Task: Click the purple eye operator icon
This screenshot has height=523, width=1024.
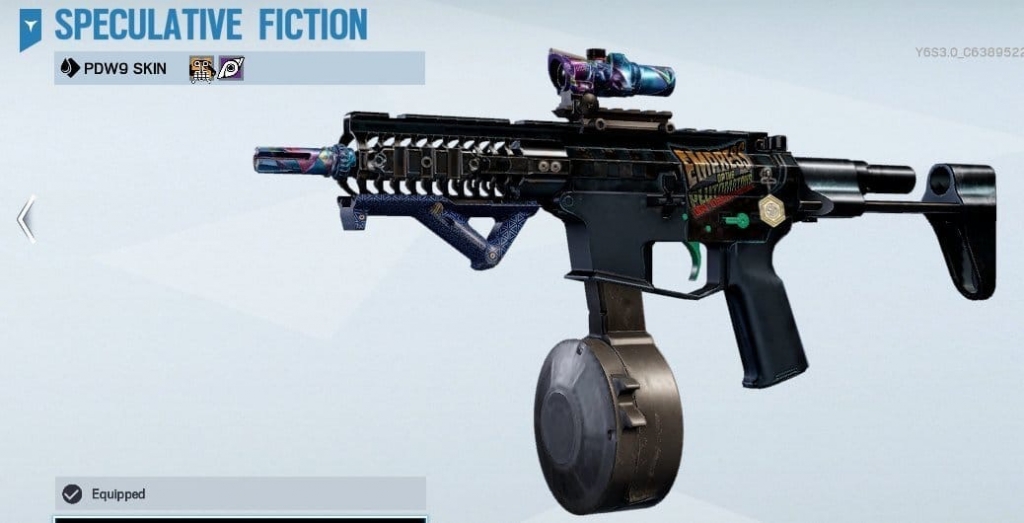Action: (x=231, y=68)
